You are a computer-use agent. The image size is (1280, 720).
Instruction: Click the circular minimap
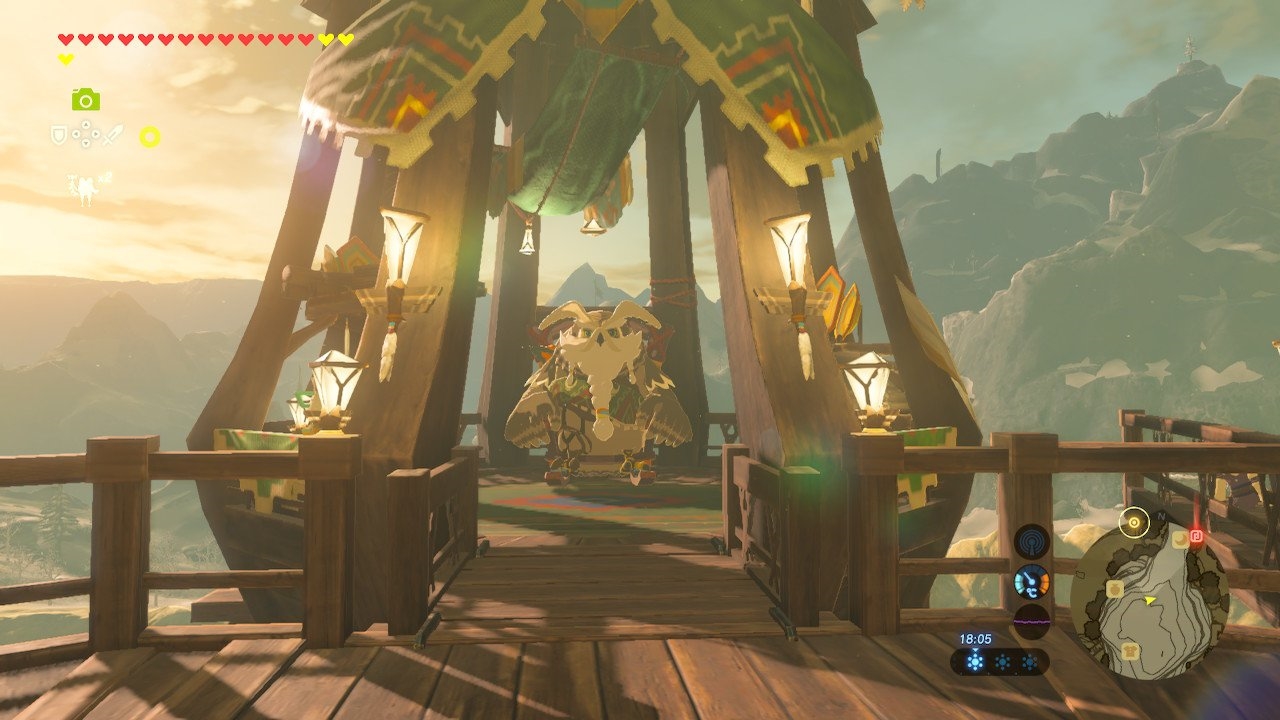pos(1149,602)
